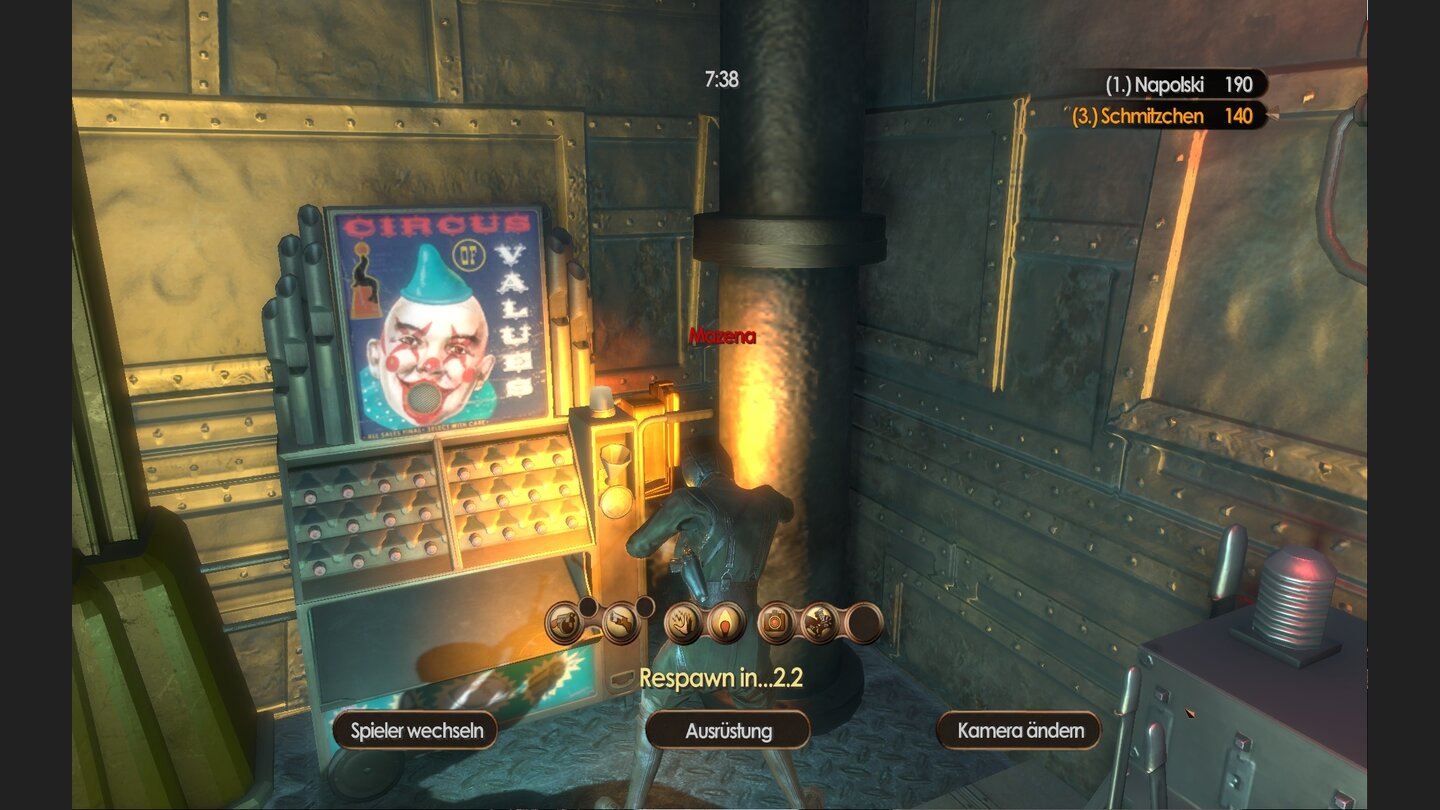The image size is (1440, 810).
Task: Select the shotgun in the loadout bar
Action: pos(565,622)
